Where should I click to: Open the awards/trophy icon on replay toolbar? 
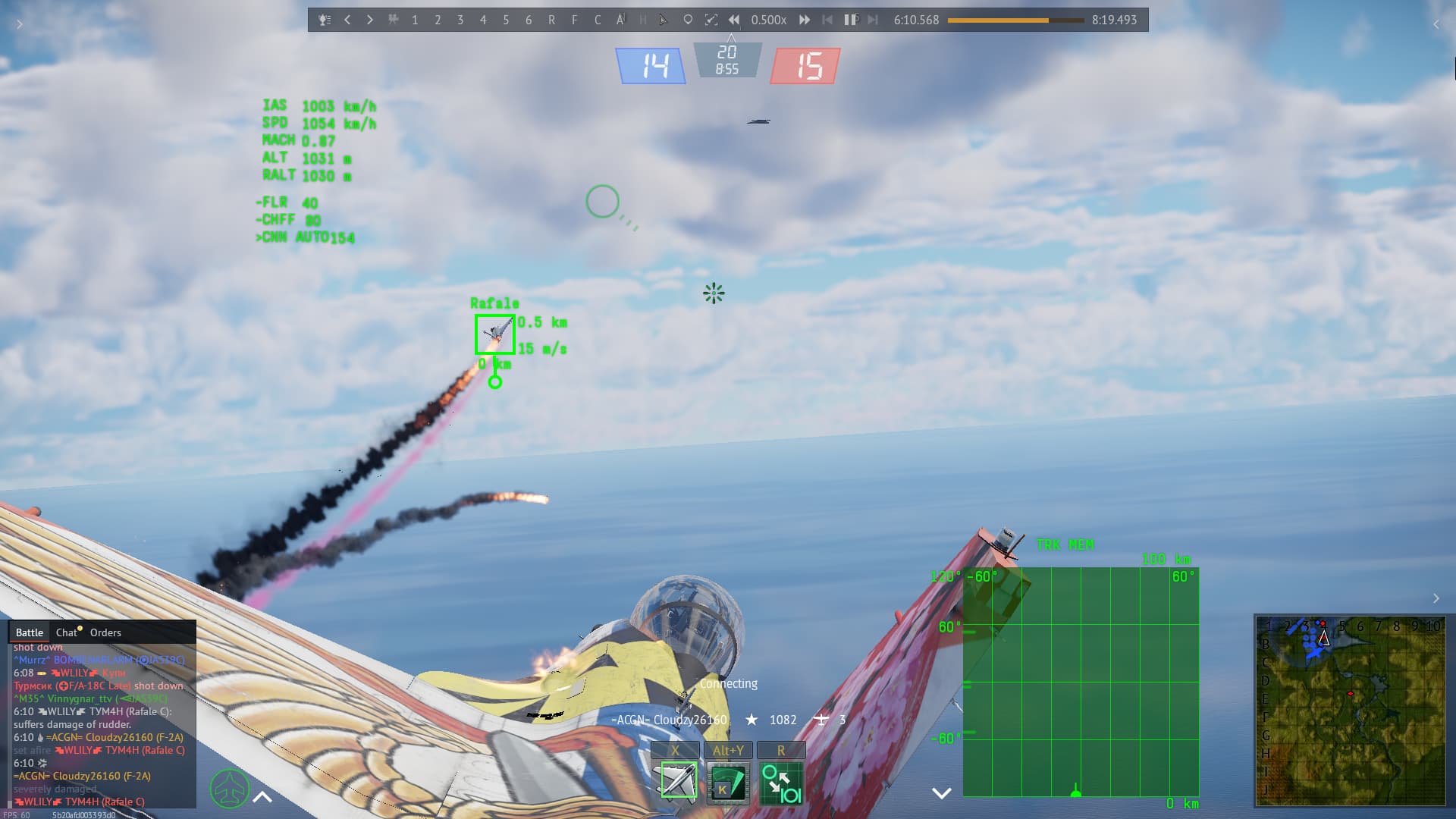[x=324, y=20]
